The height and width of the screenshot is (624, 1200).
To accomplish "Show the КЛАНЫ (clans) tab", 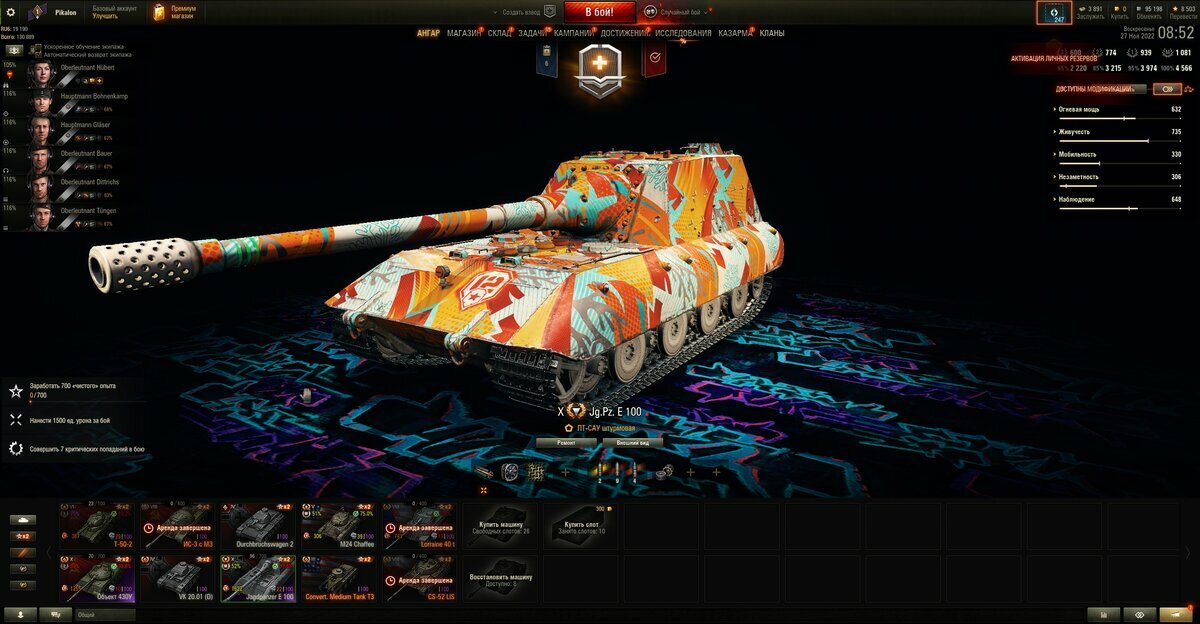I will 771,33.
